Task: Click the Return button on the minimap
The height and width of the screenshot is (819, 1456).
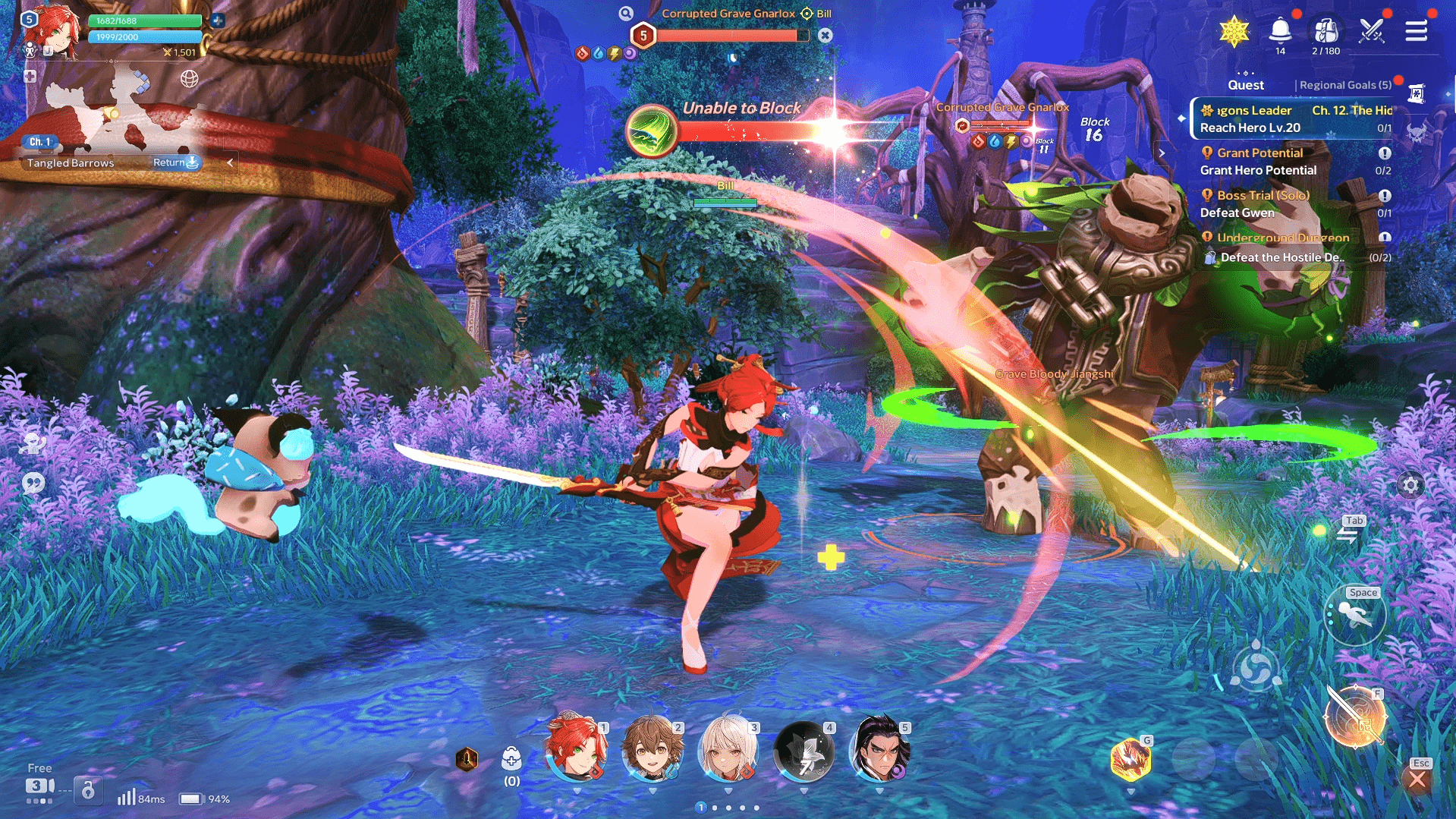Action: coord(175,162)
